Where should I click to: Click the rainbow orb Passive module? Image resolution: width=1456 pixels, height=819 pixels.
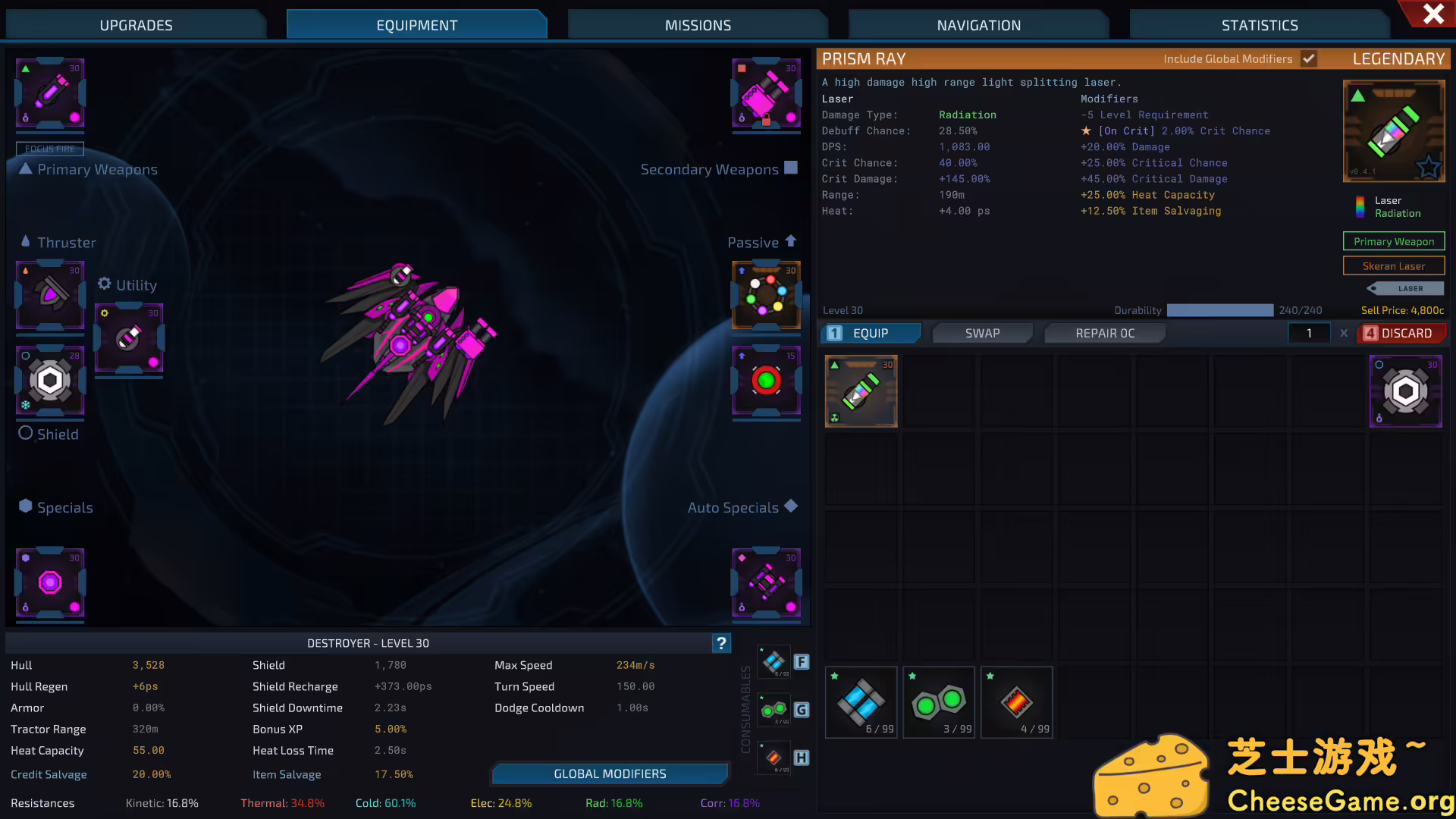point(766,296)
